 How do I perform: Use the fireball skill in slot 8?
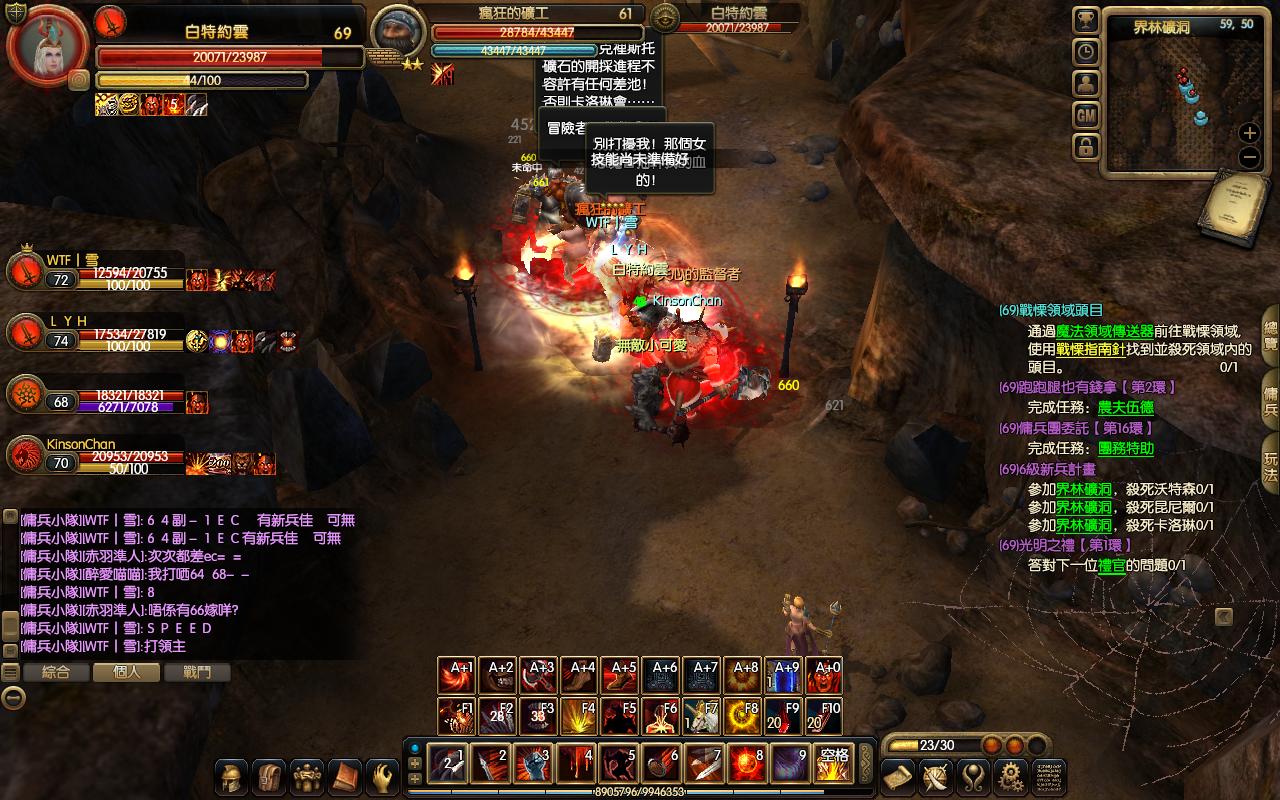(x=748, y=764)
